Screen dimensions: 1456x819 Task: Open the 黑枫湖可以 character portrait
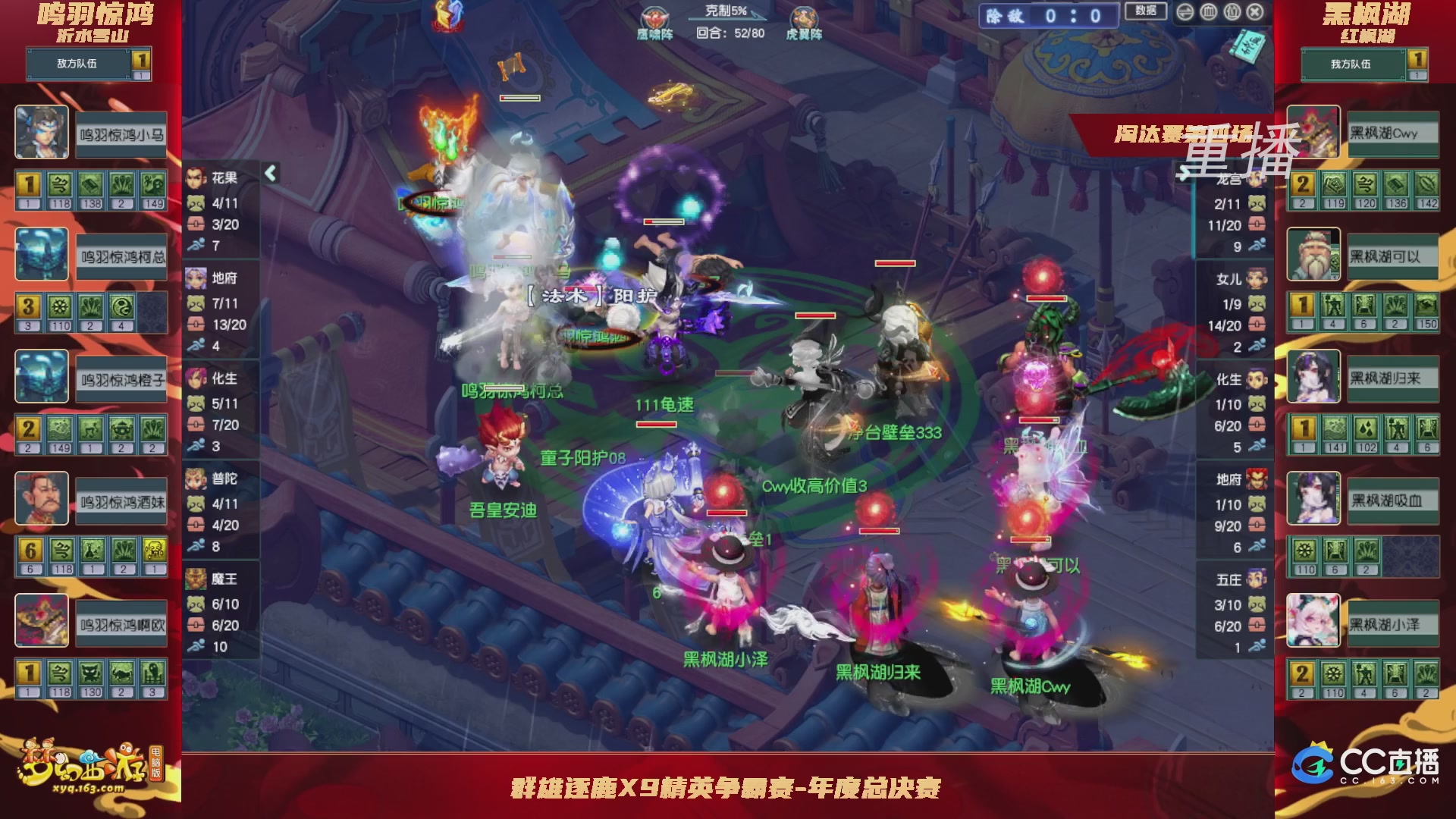pos(1313,255)
